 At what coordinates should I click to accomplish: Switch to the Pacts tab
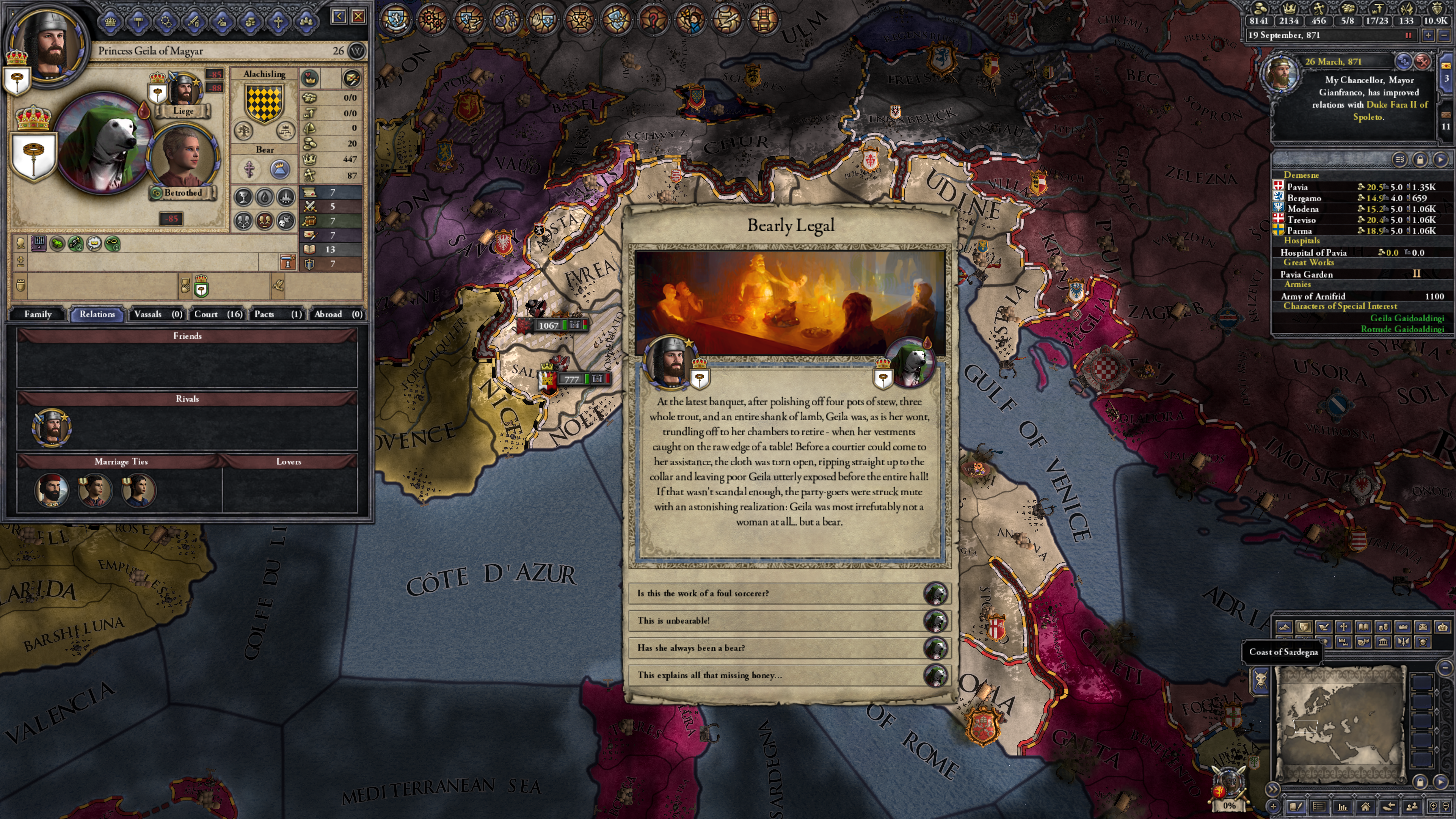pos(277,314)
